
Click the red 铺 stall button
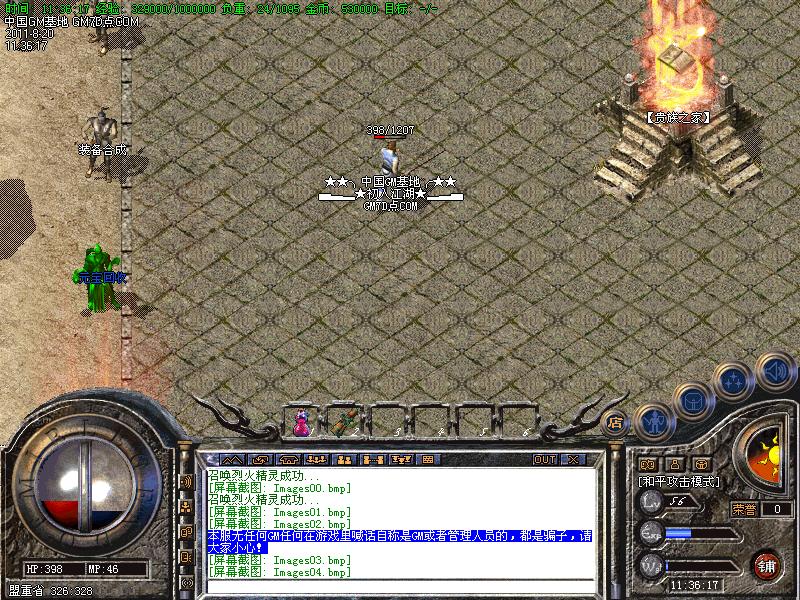click(767, 563)
